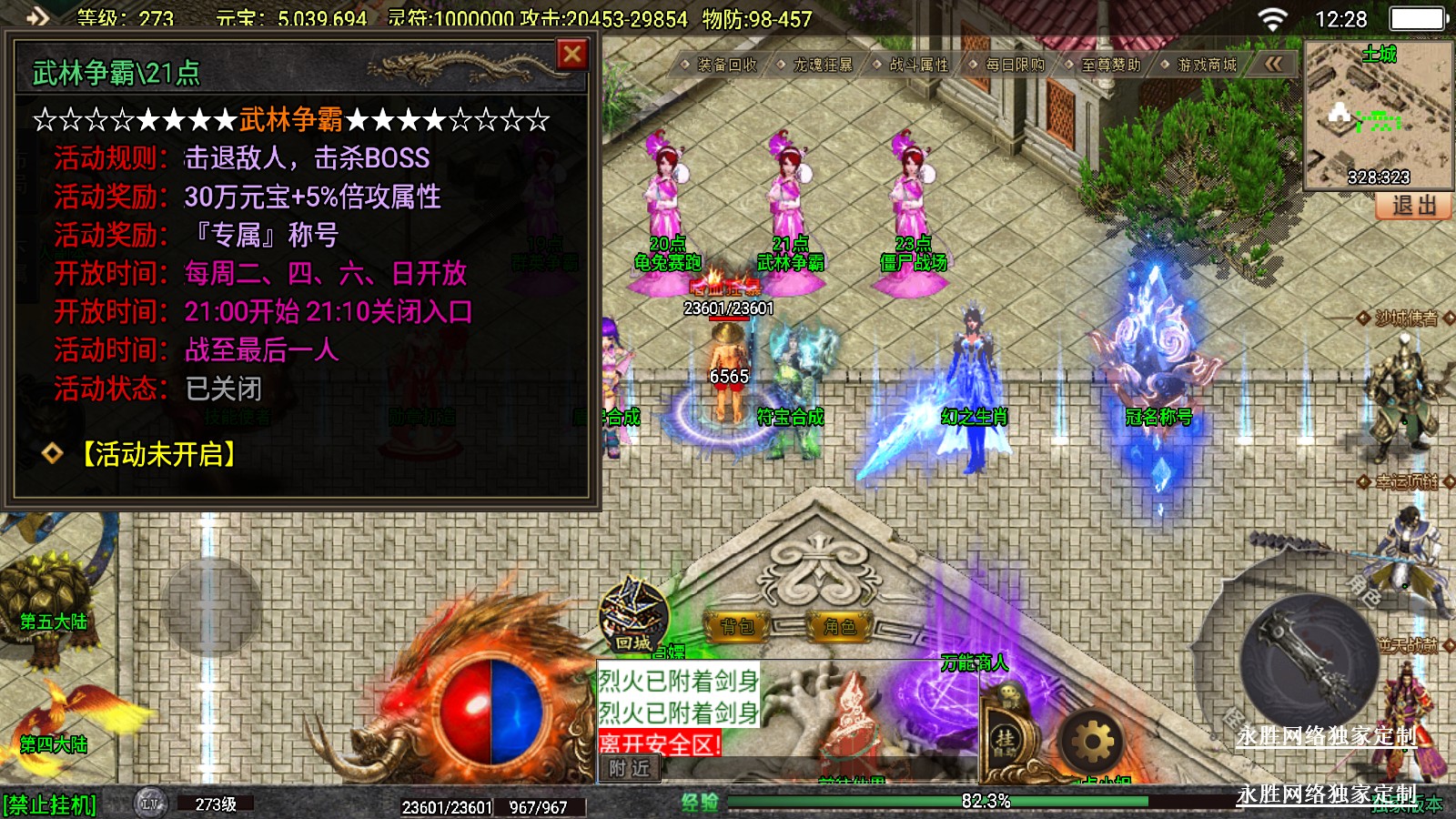
Task: Use the 回城 return-to-town icon
Action: click(632, 615)
